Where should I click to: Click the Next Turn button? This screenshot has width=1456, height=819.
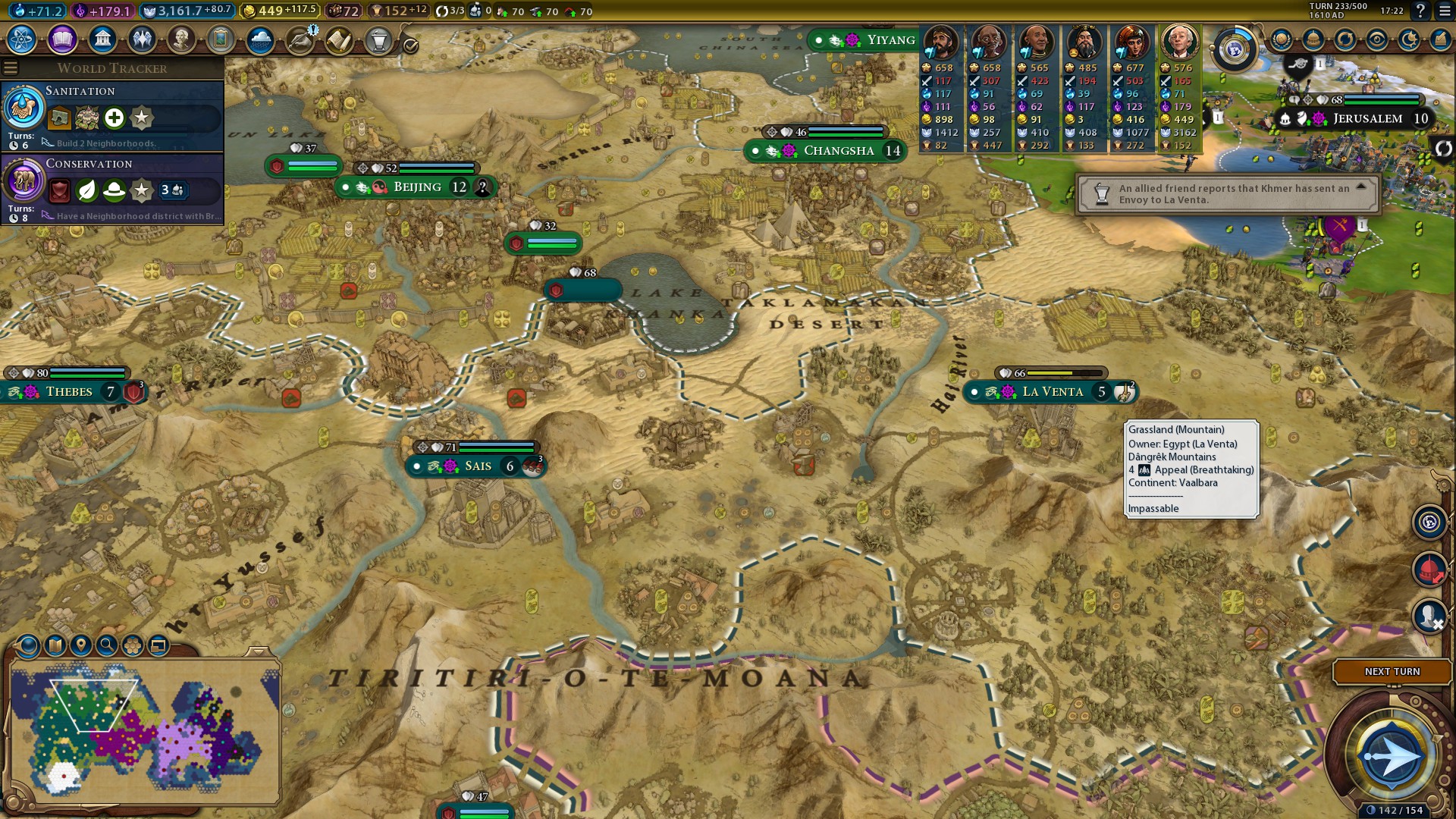pos(1392,672)
